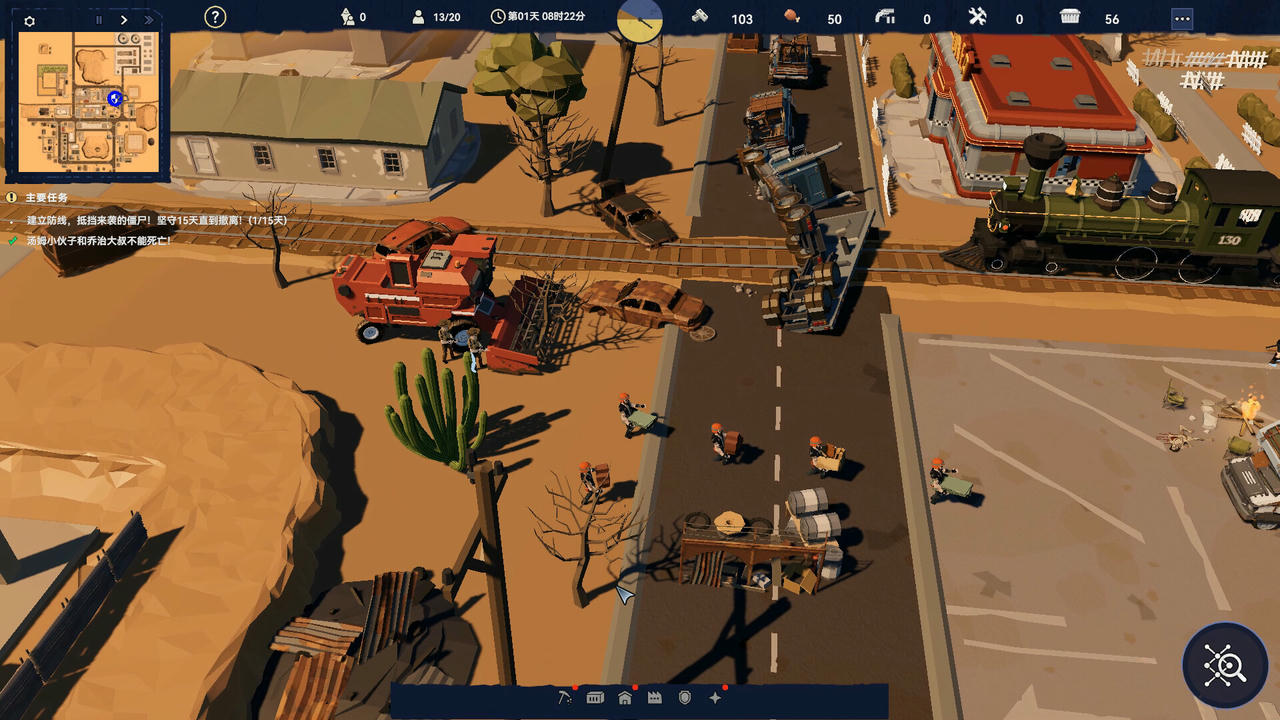
Task: Enable normal speed with single arrow
Action: (124, 19)
